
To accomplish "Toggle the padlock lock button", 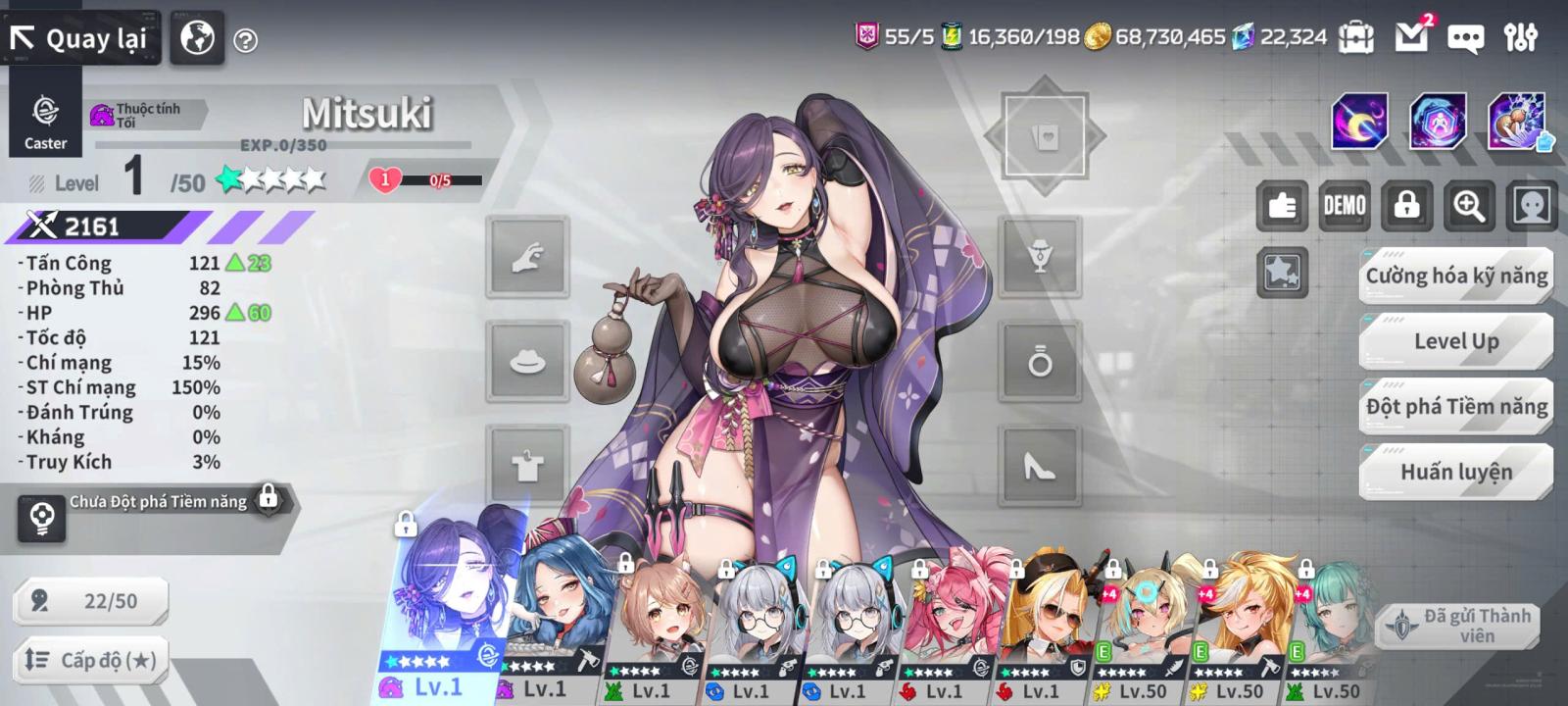I will [x=1406, y=206].
